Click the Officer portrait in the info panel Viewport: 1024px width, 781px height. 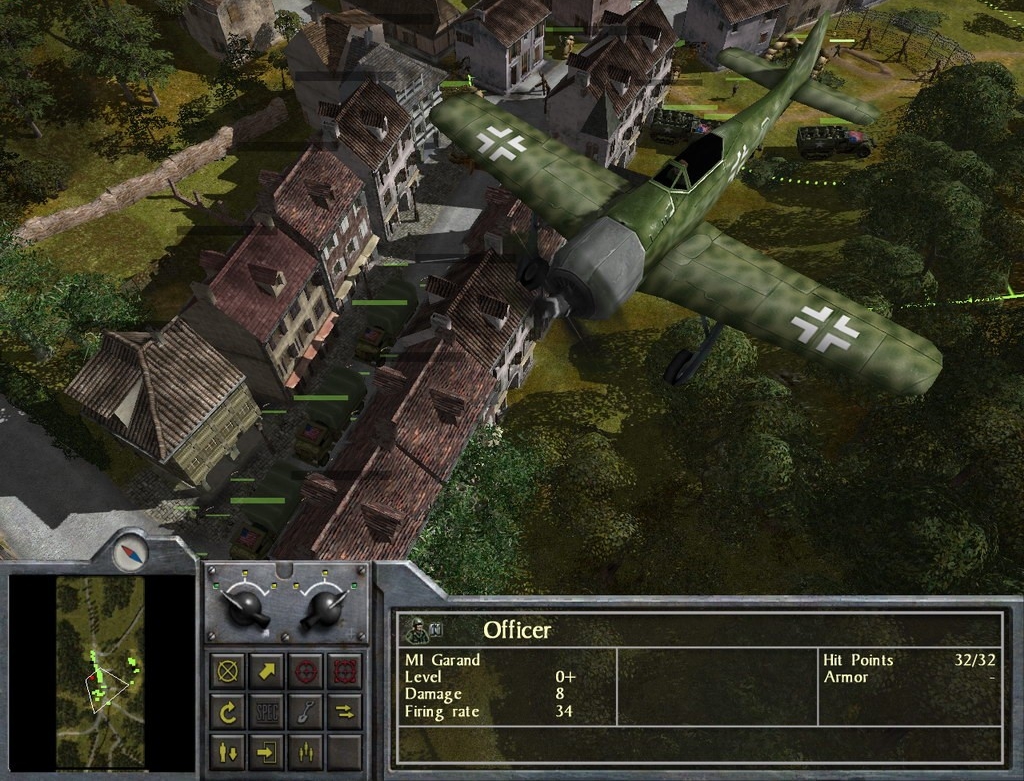click(418, 631)
